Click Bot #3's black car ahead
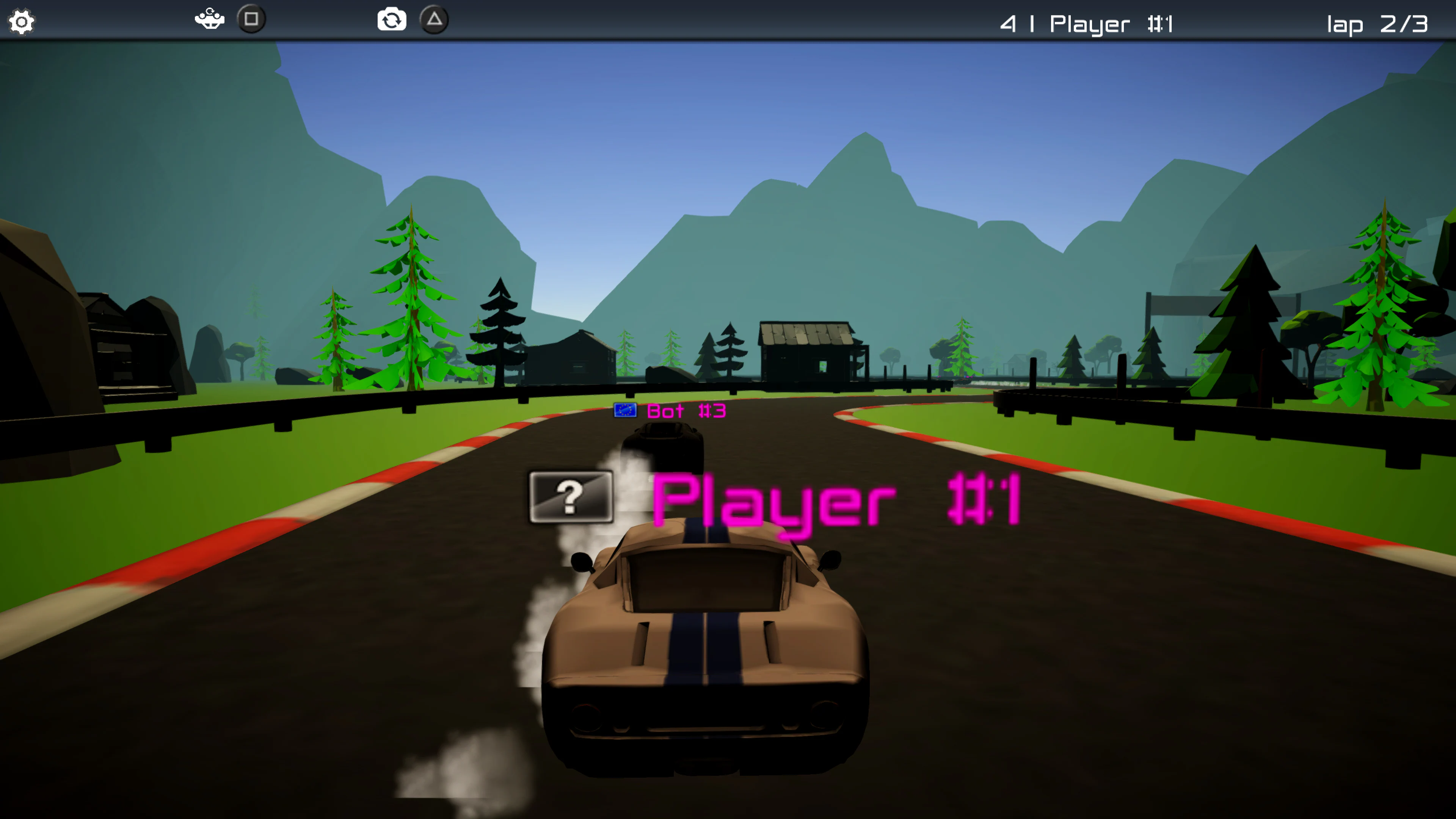 [664, 447]
